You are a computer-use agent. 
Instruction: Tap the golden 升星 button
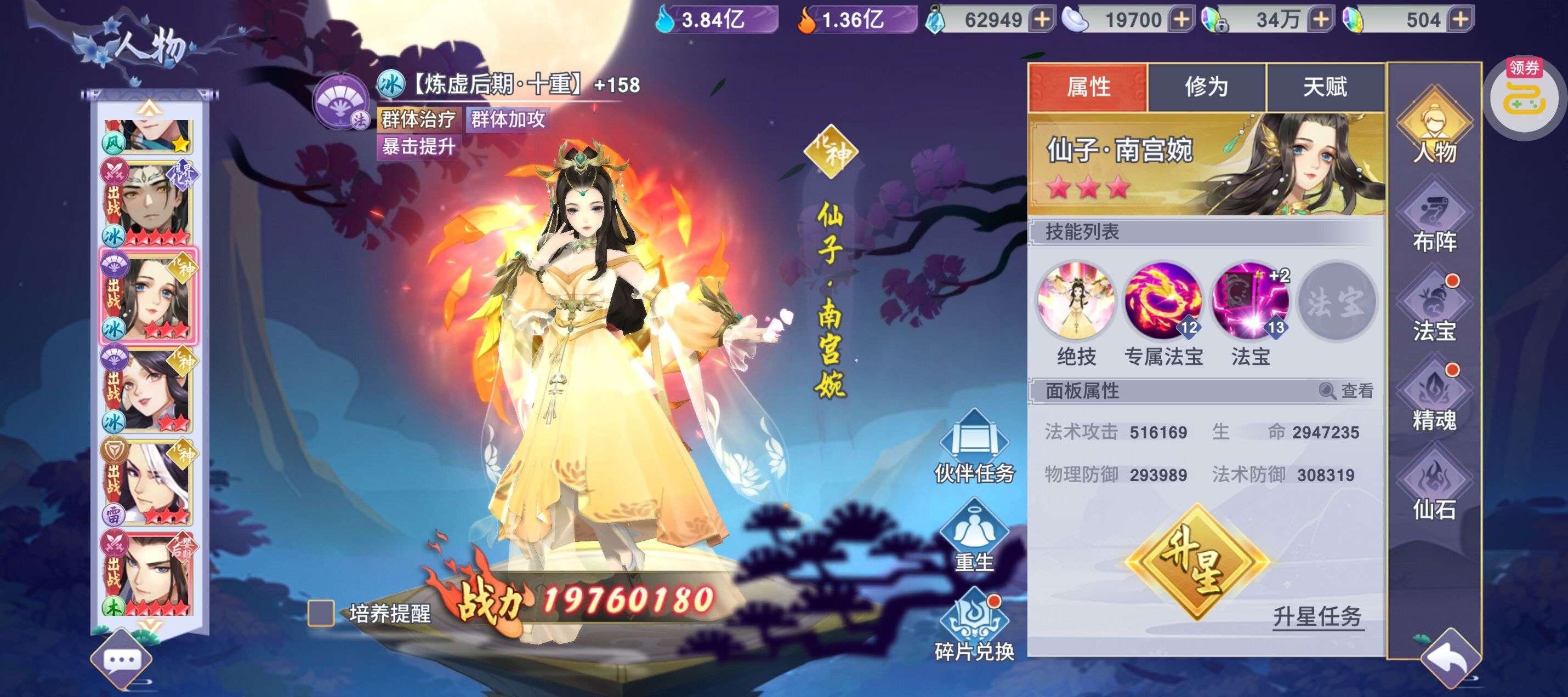[1196, 563]
